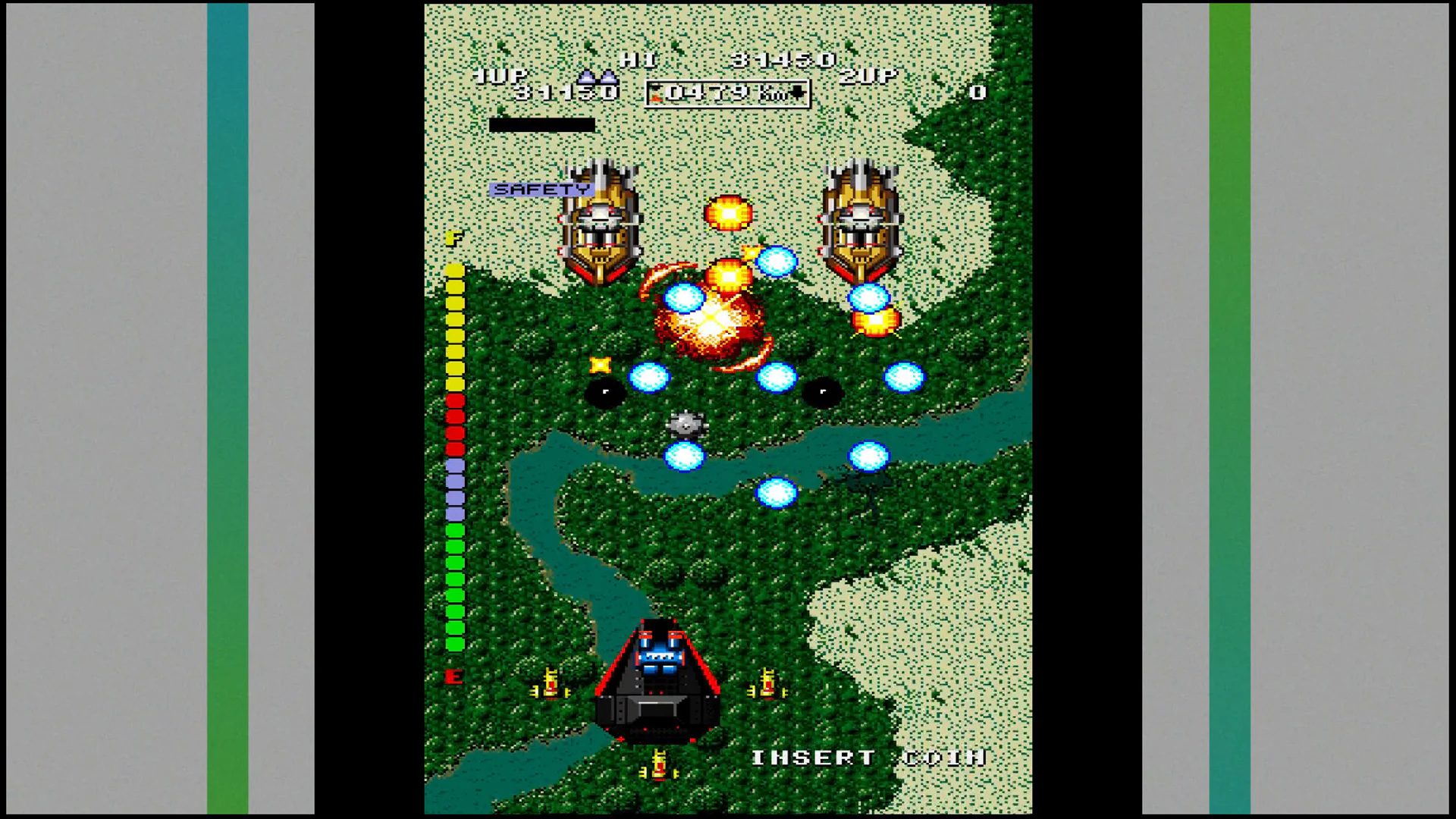Click the black bomb sphere on the right
This screenshot has width=1456, height=819.
(x=822, y=392)
